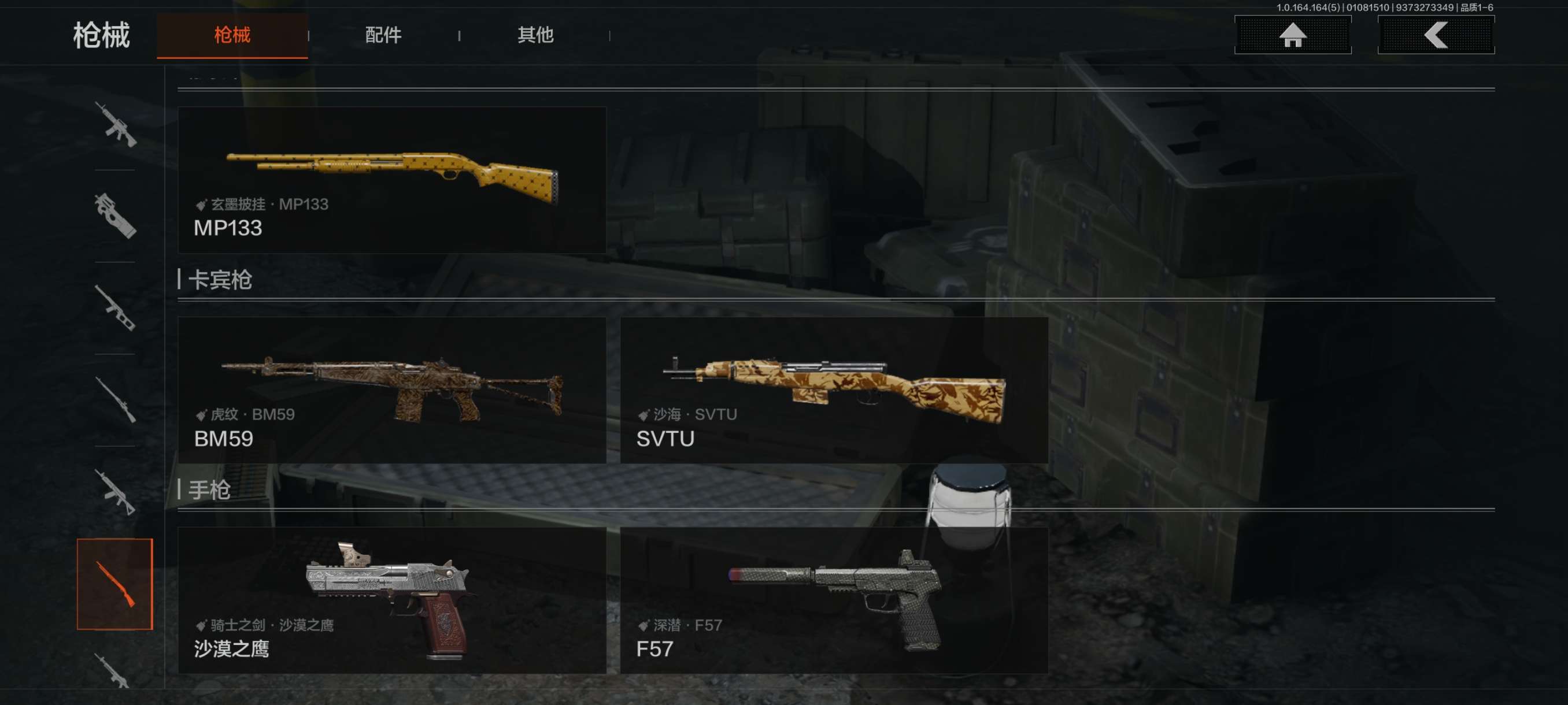Switch to the 配件 tab

383,35
